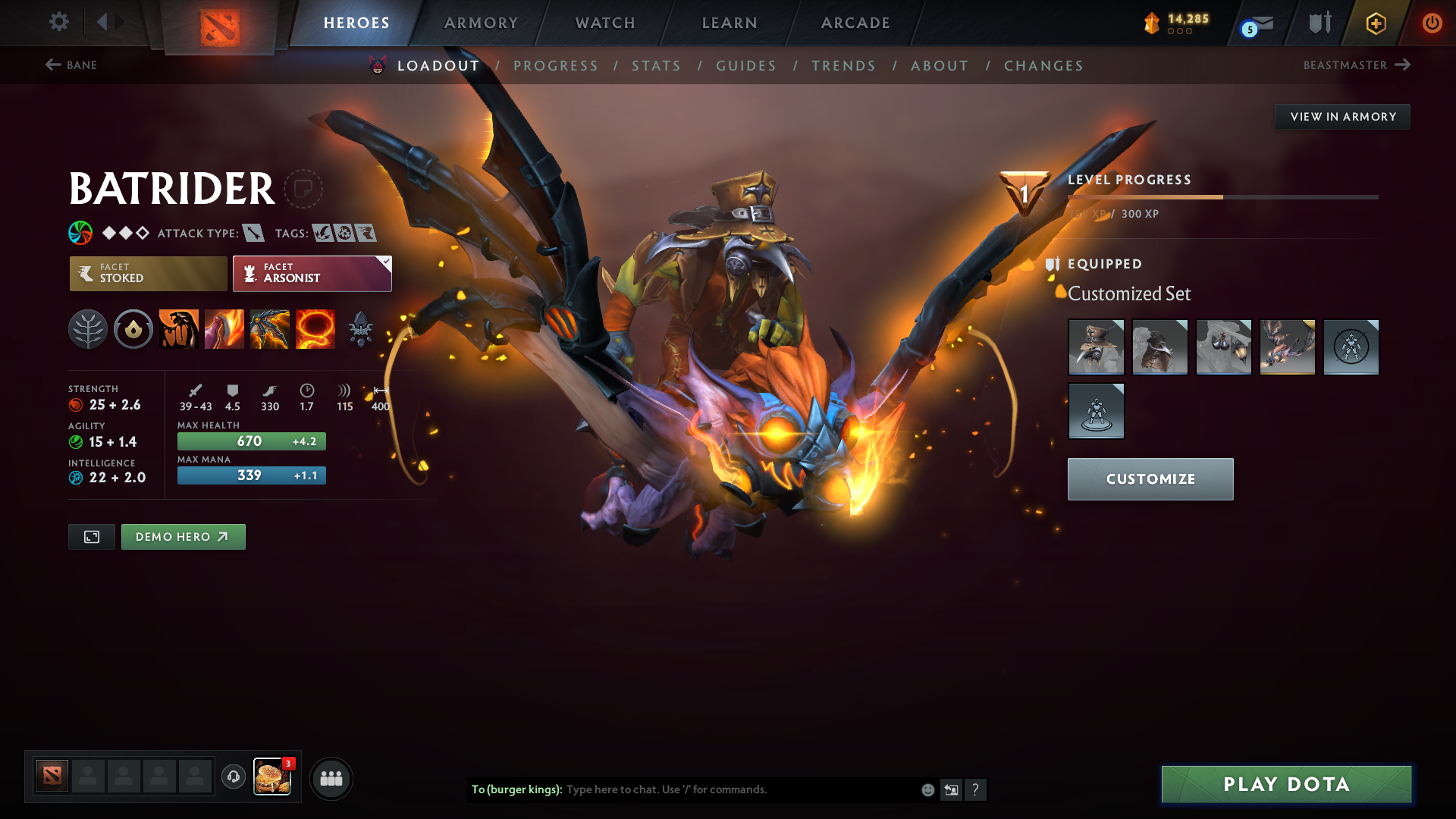Toggle the portrait preview button beside Demo Hero

click(x=91, y=536)
